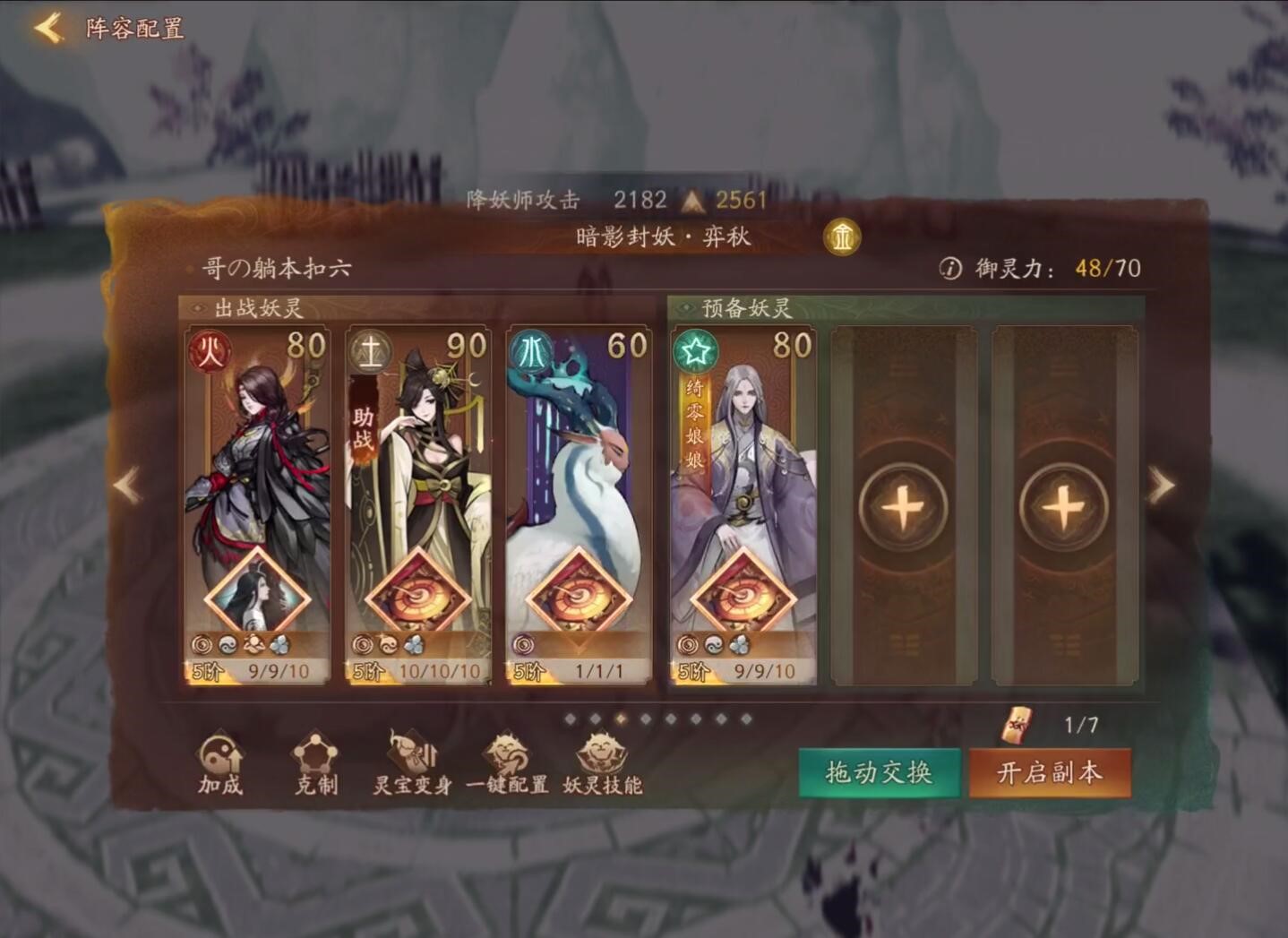This screenshot has width=1288, height=938.
Task: Add a spirit via the plus slot
Action: click(904, 504)
